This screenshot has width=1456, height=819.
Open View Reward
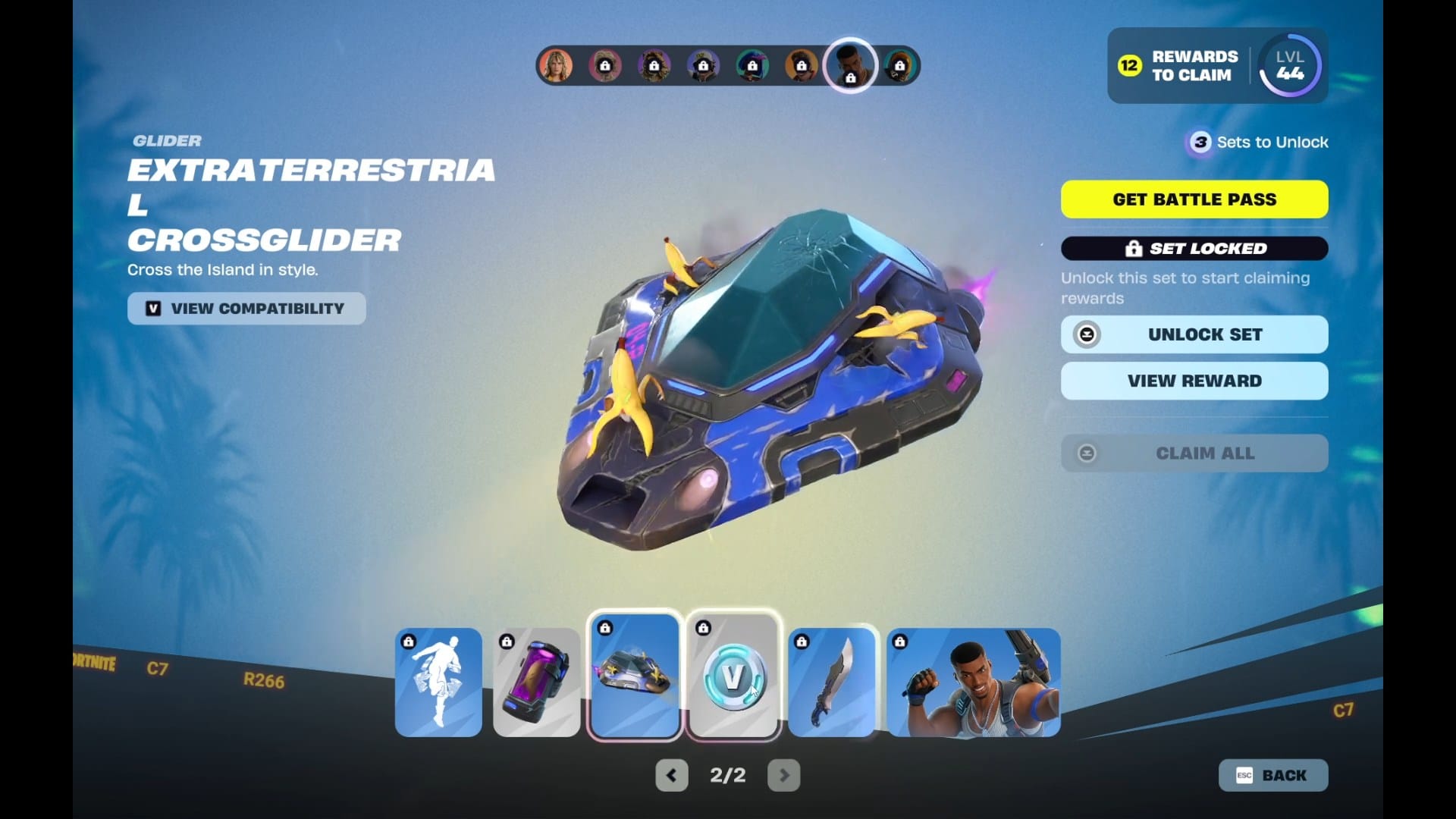1194,381
